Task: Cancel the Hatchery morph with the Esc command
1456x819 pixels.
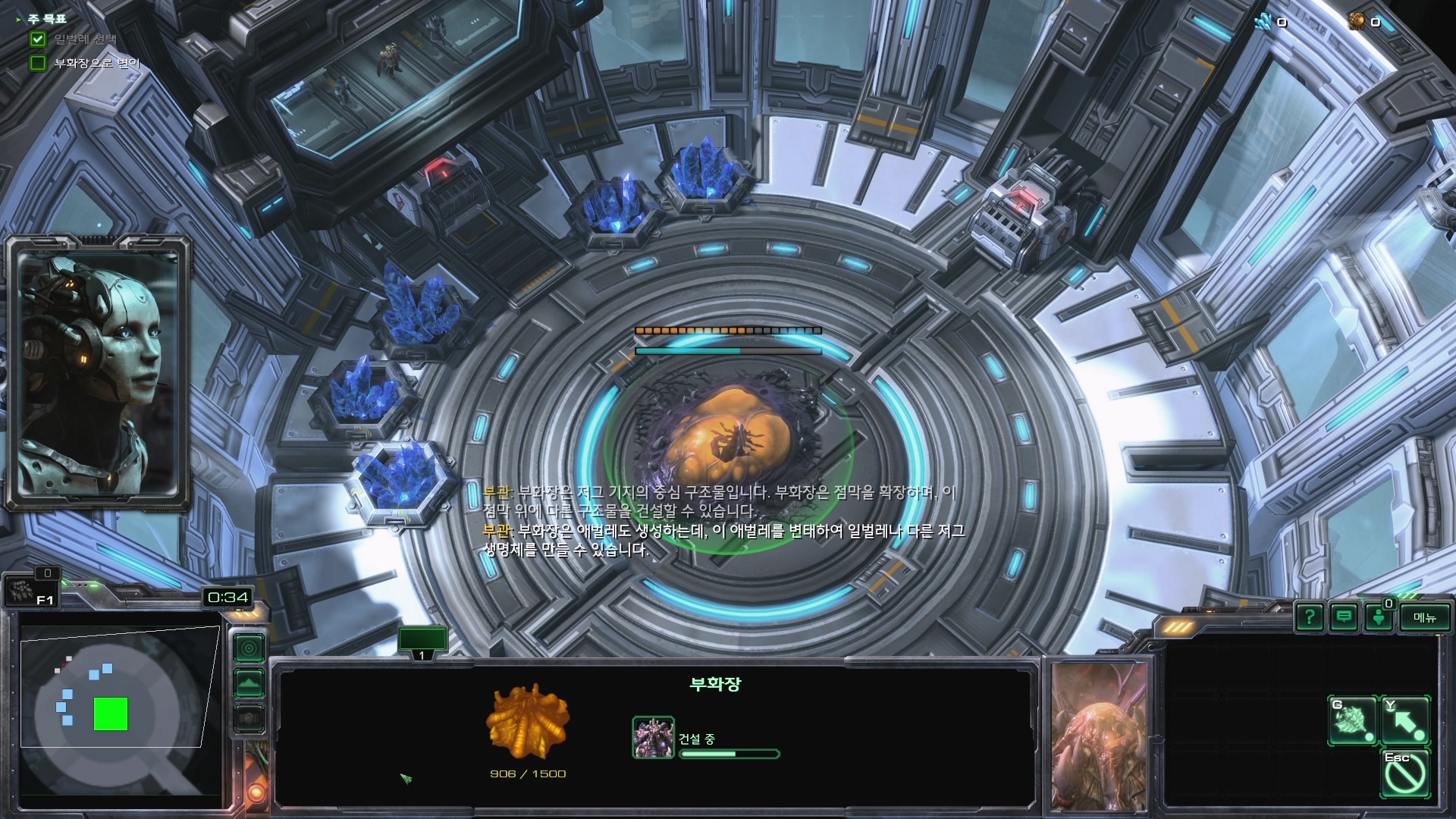Action: pos(1404,773)
